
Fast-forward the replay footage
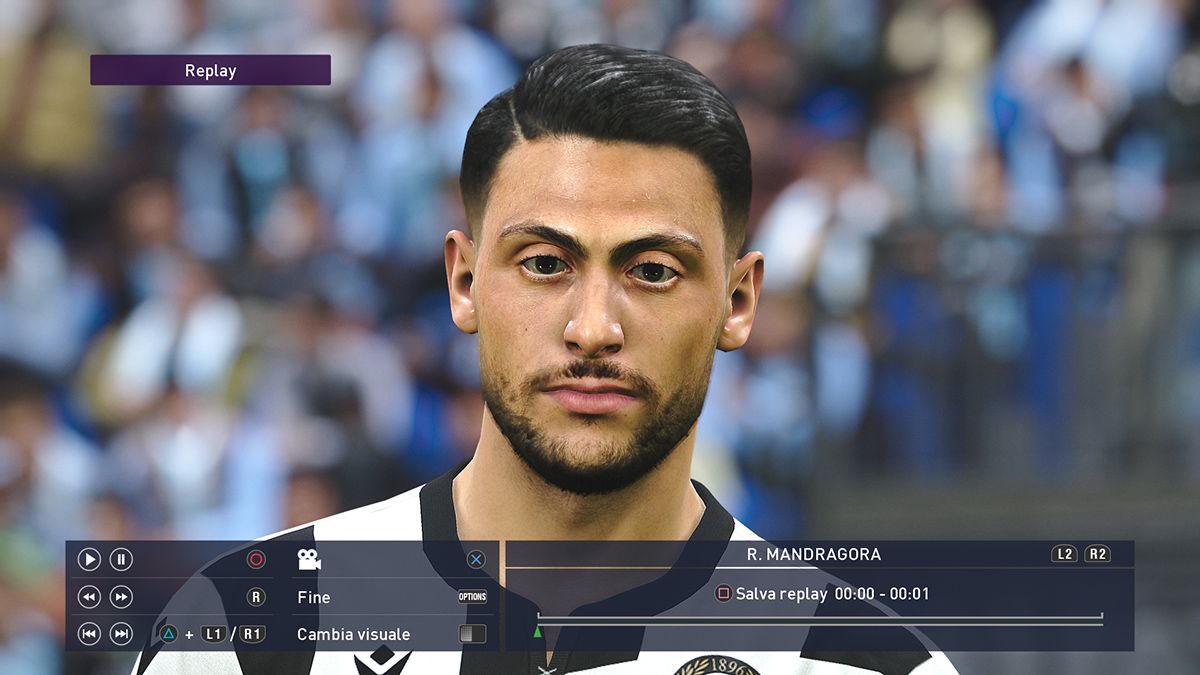coord(121,597)
